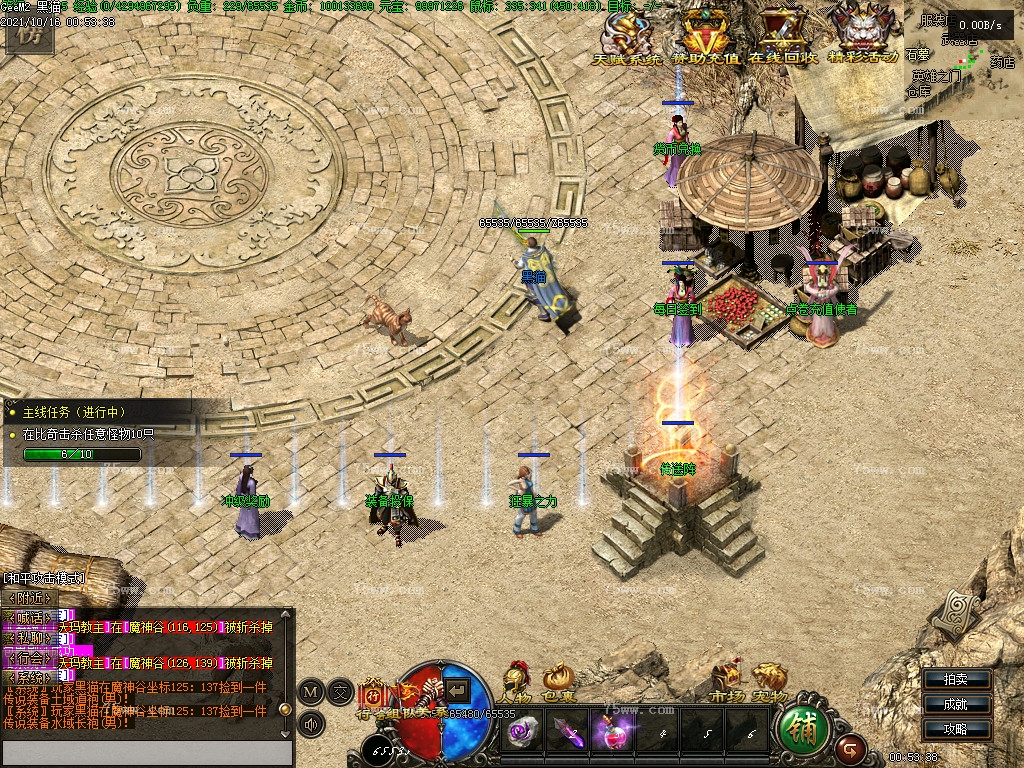Open the 拍卖 auction button
Viewport: 1024px width, 768px height.
coord(955,680)
